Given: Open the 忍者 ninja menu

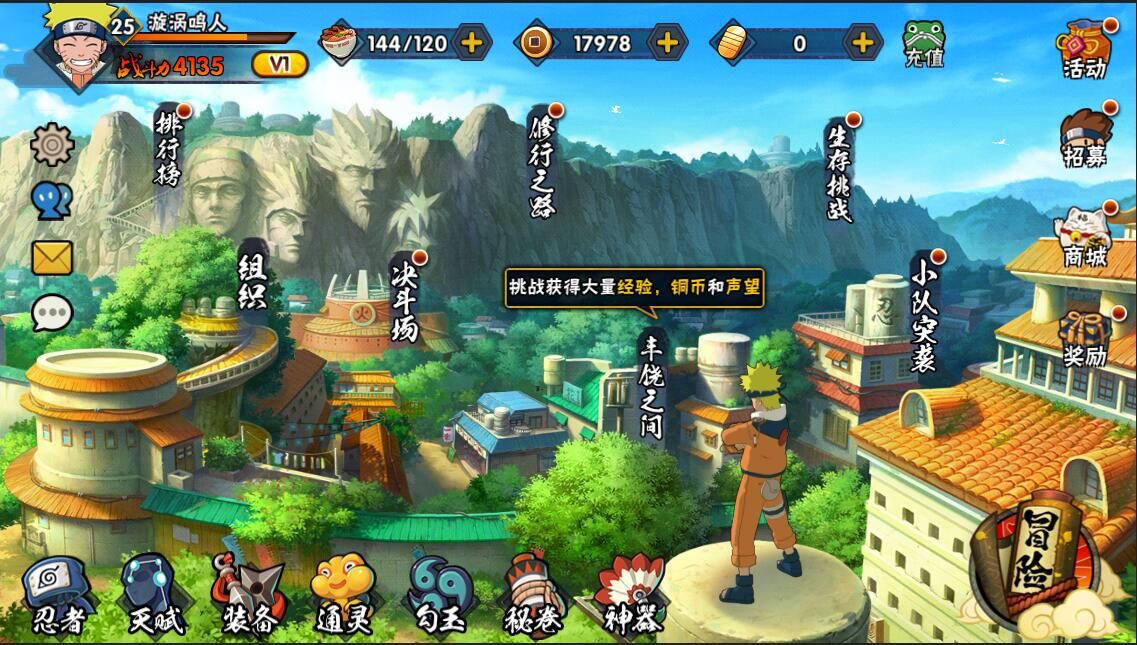Looking at the screenshot, I should tap(57, 595).
